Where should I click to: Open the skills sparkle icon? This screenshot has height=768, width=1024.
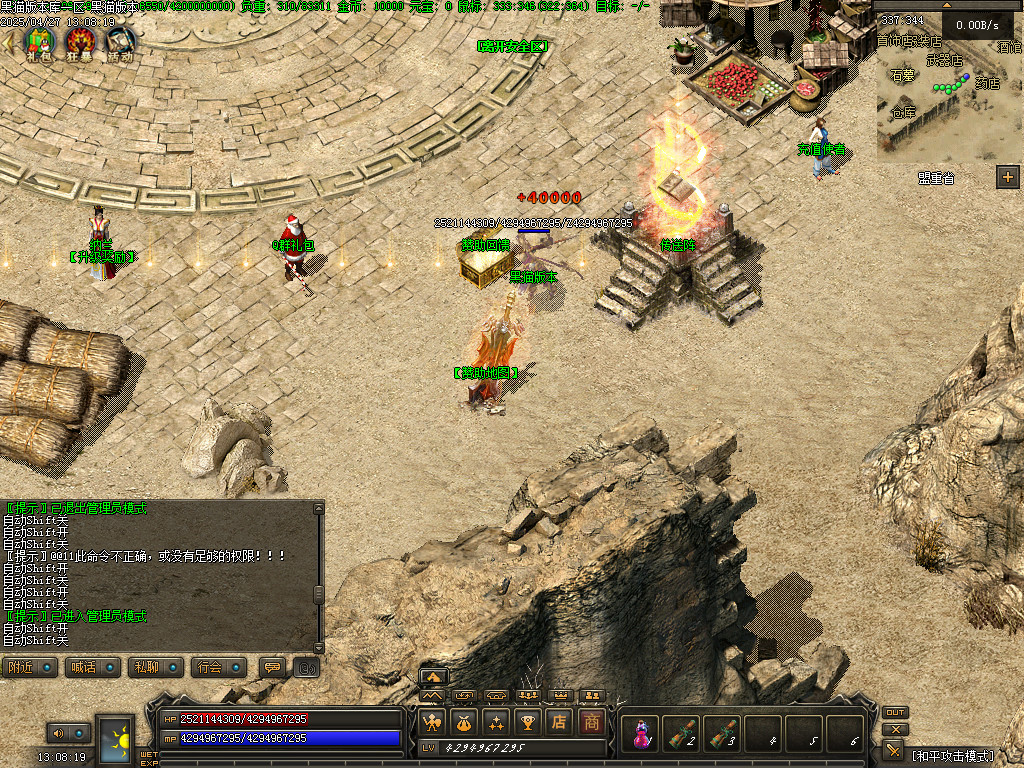495,722
